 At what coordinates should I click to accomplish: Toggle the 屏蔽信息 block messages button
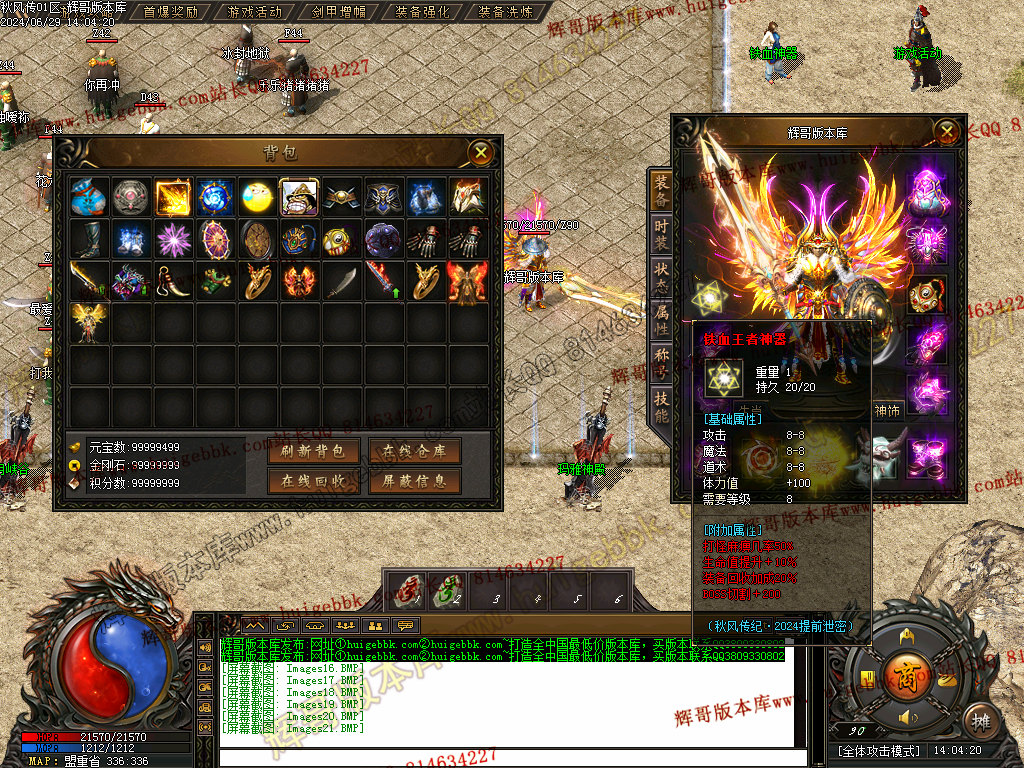click(414, 481)
